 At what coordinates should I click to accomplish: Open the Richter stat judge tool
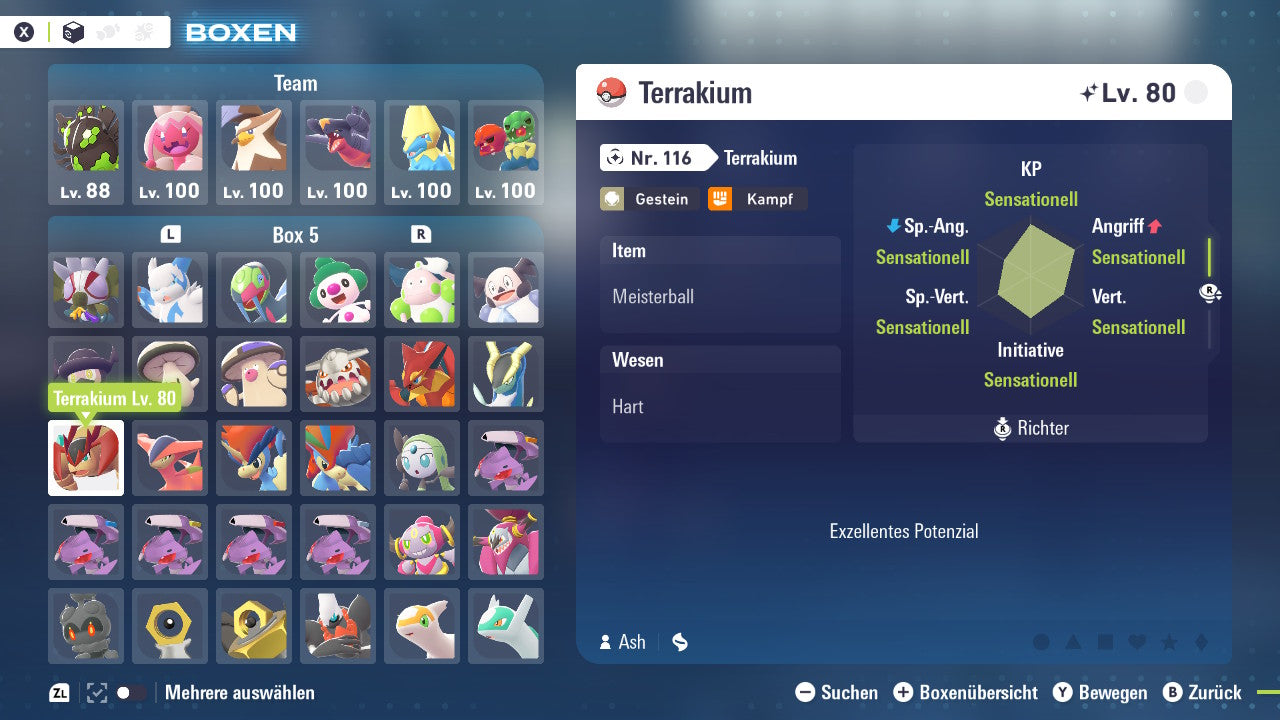1030,428
